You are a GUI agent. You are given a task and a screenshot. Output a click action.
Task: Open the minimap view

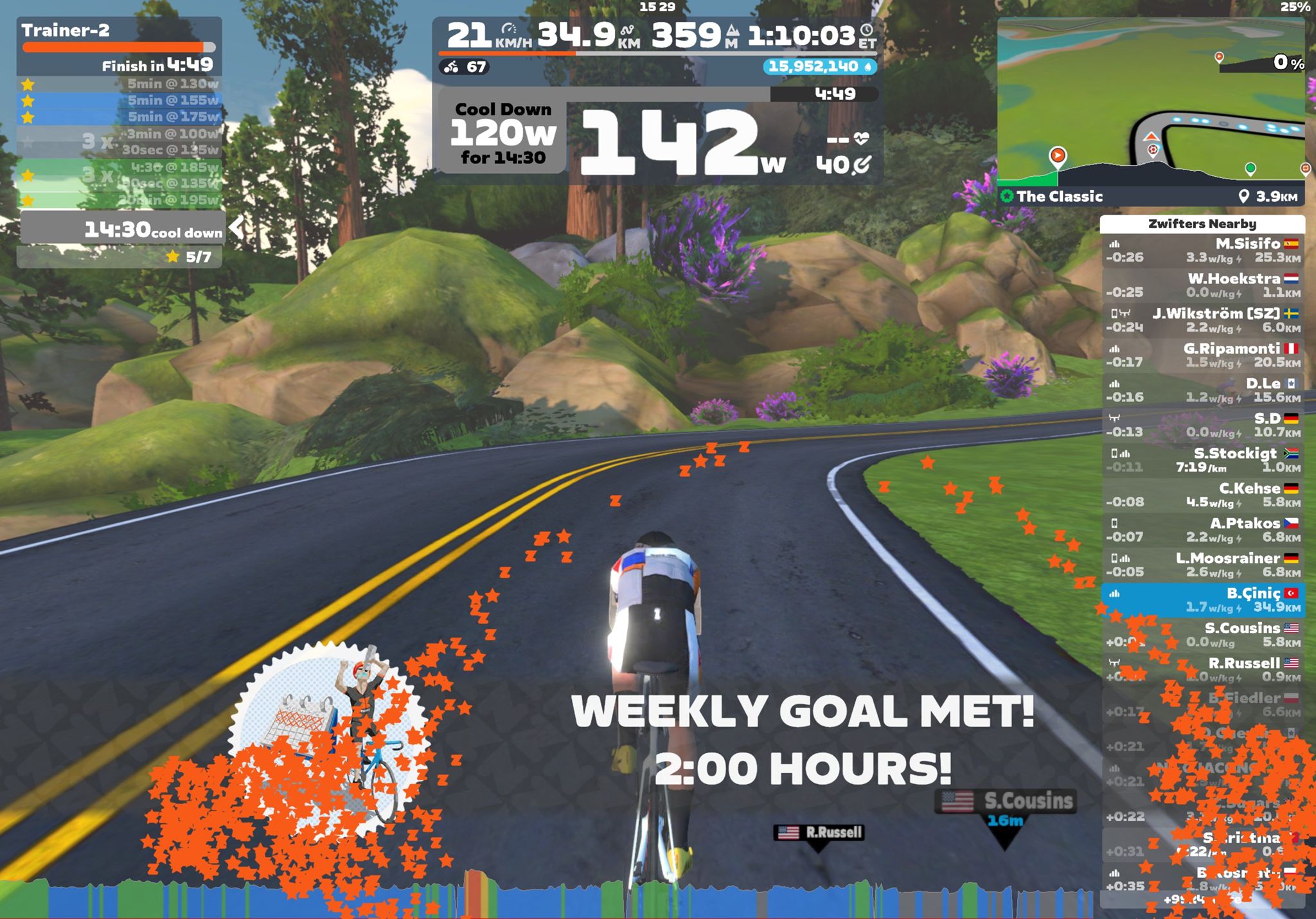(1150, 96)
